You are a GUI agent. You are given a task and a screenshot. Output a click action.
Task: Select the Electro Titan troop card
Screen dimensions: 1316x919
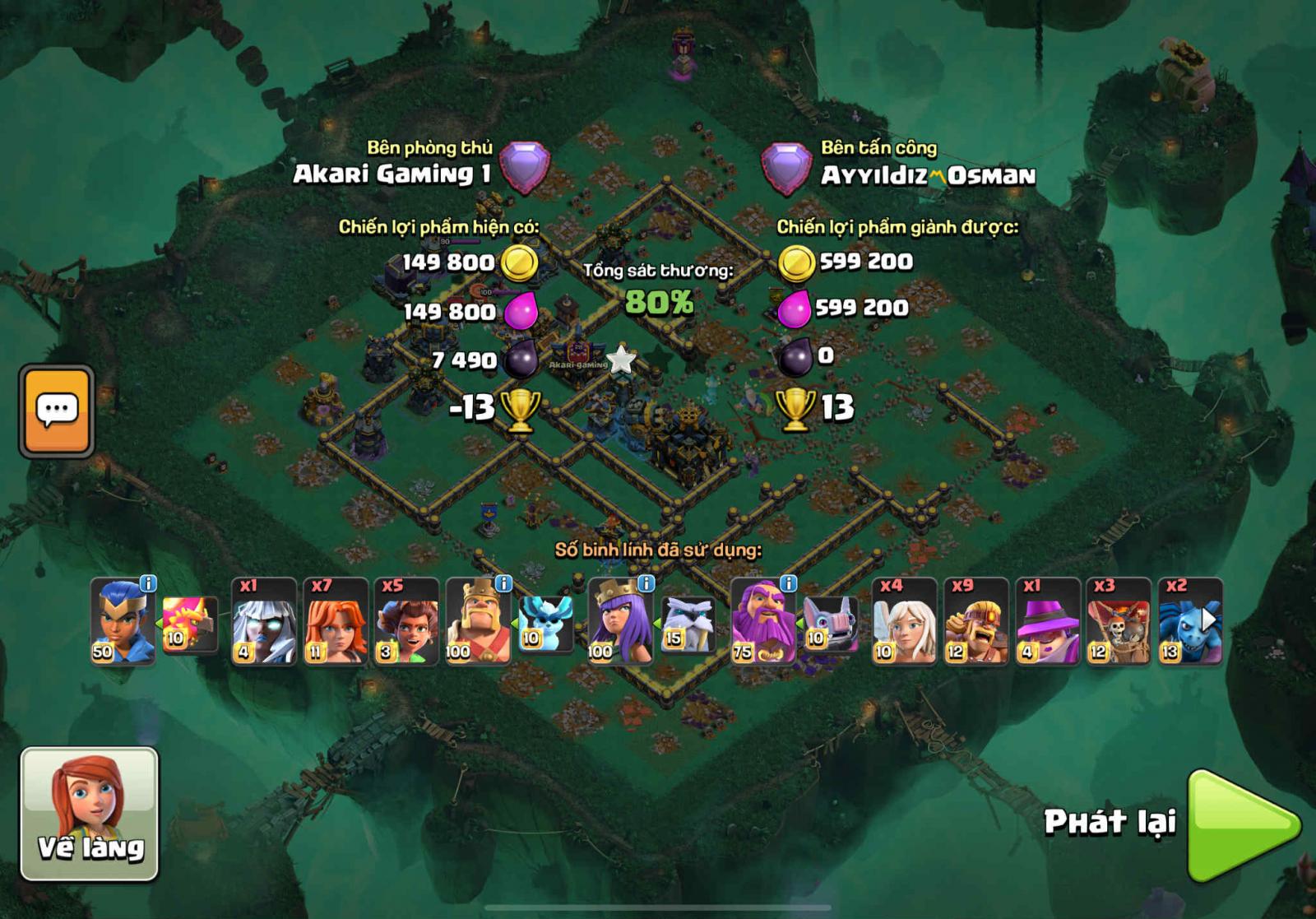click(x=264, y=621)
